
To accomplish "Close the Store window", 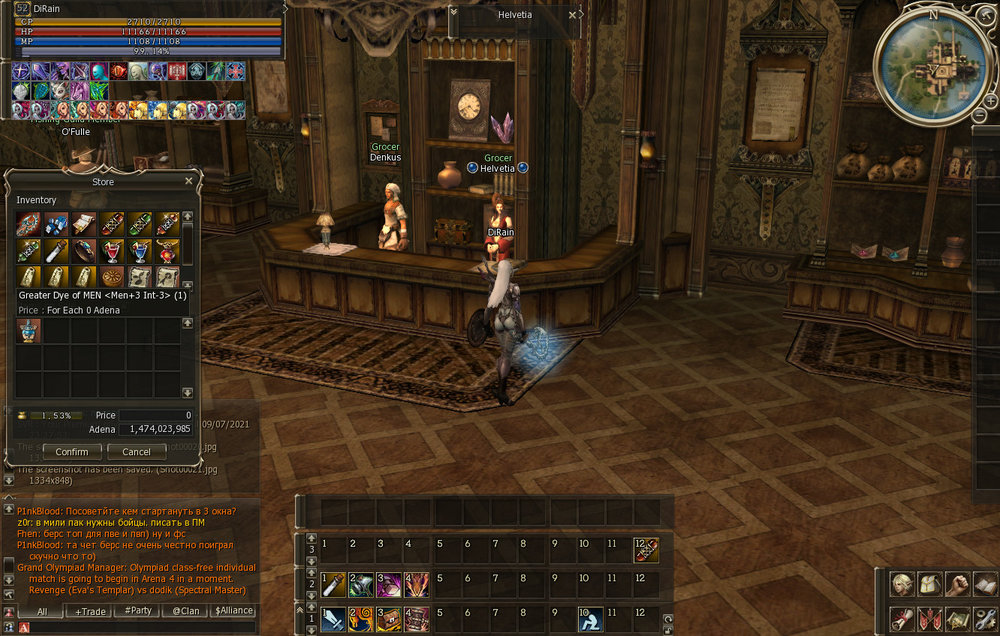I will click(189, 182).
